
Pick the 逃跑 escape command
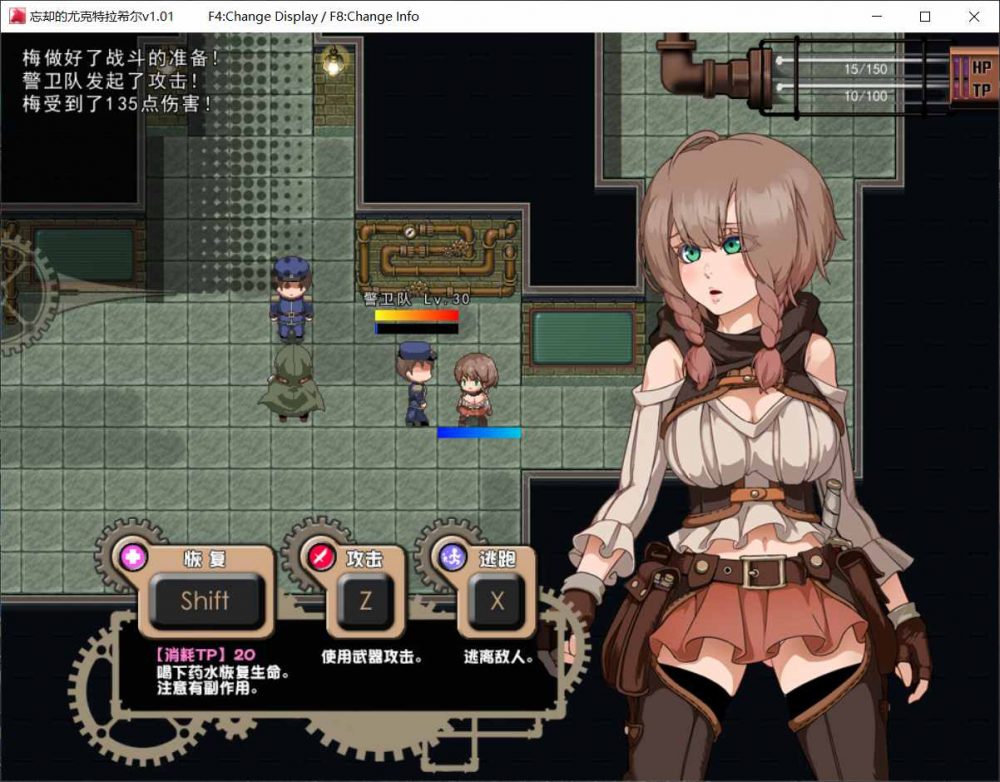point(496,600)
